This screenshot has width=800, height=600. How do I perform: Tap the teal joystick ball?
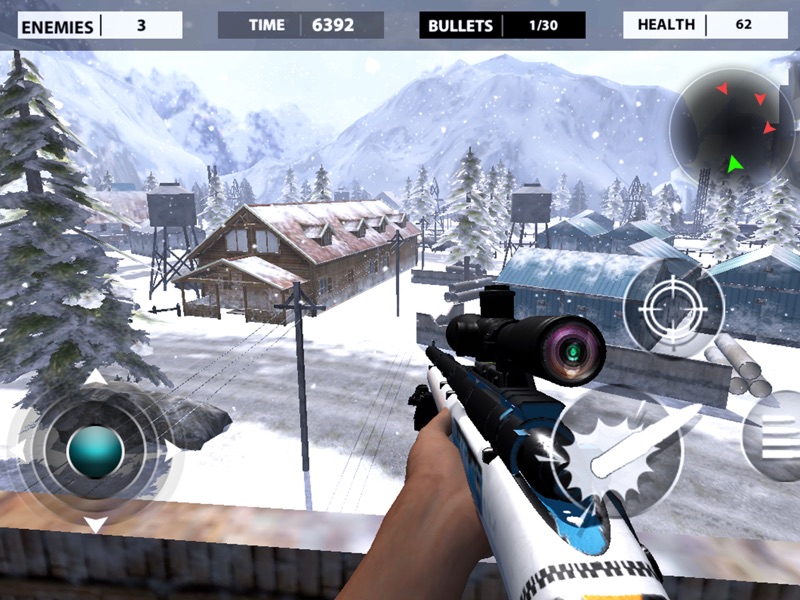(x=95, y=452)
